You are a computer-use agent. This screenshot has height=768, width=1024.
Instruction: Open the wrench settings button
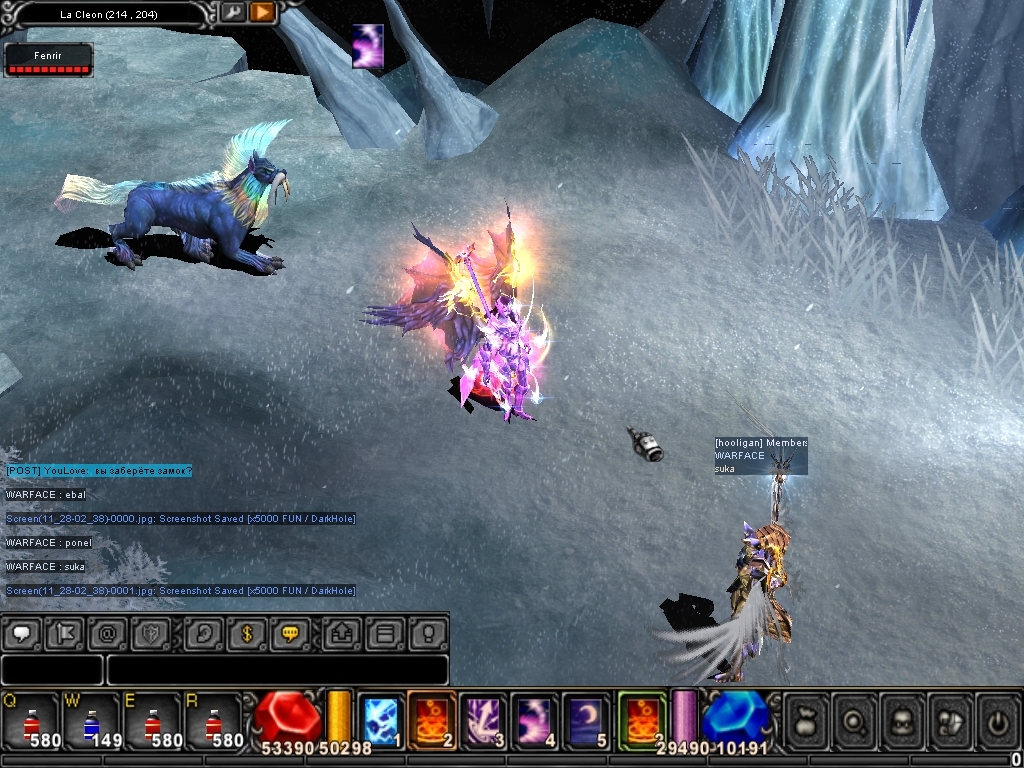click(232, 12)
